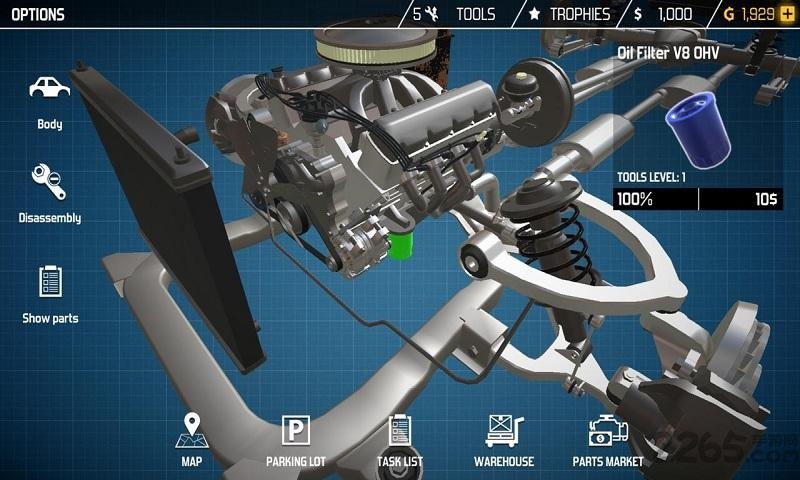
Task: Enter the Parts Market
Action: pyautogui.click(x=608, y=438)
